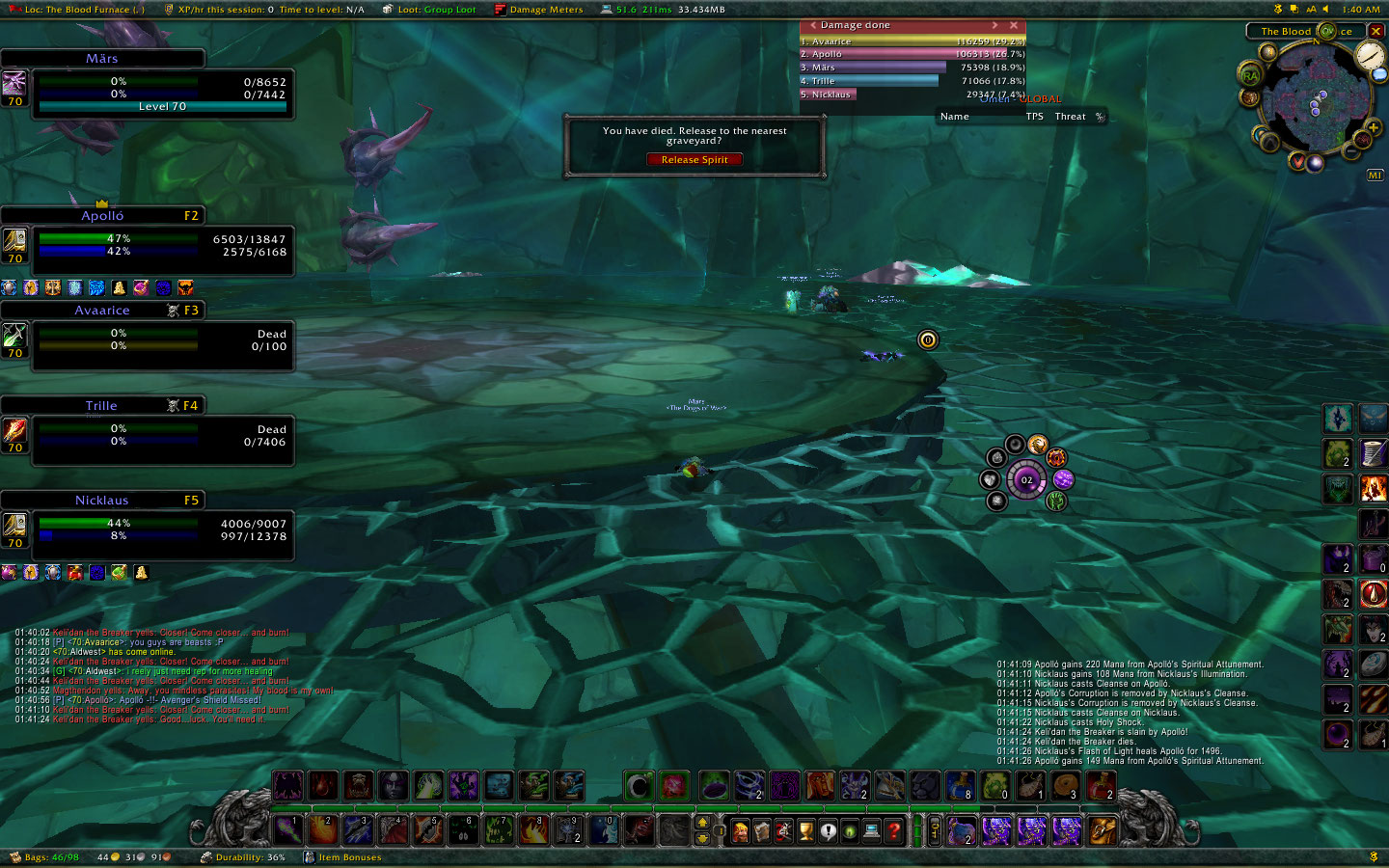Close the minimap with red X button

point(1376,31)
